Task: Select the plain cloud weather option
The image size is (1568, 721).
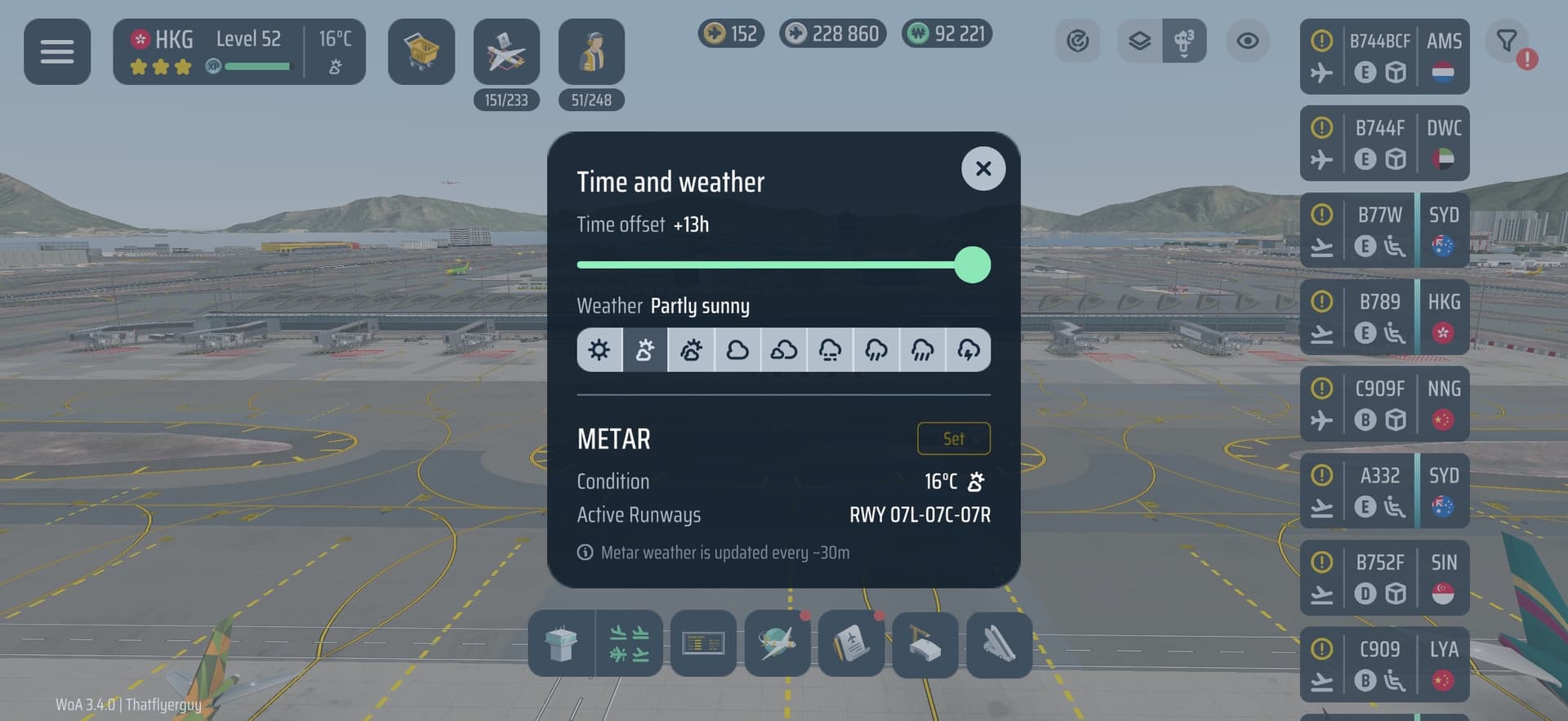Action: pyautogui.click(x=737, y=350)
